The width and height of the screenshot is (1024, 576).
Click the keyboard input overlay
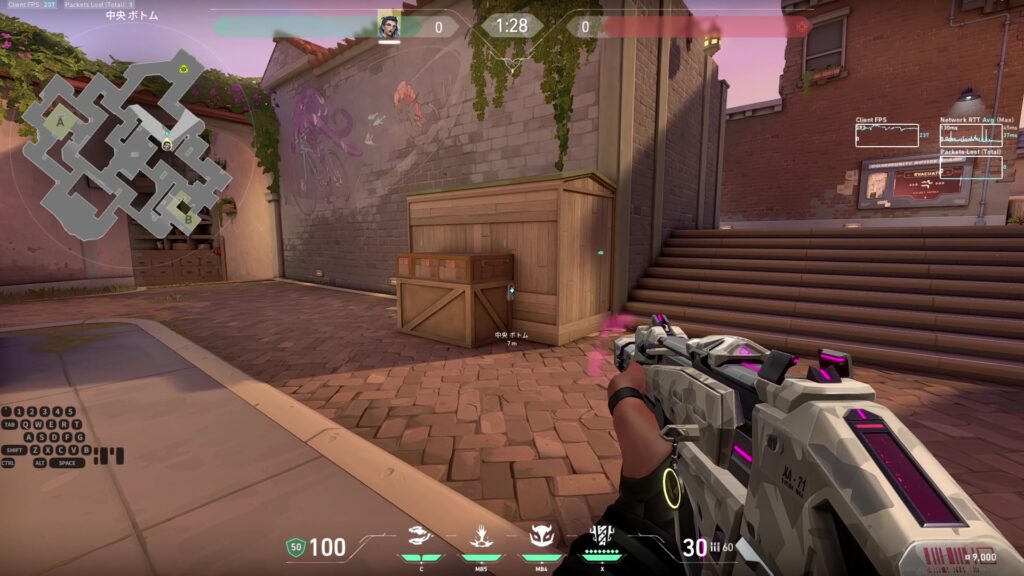[x=60, y=437]
